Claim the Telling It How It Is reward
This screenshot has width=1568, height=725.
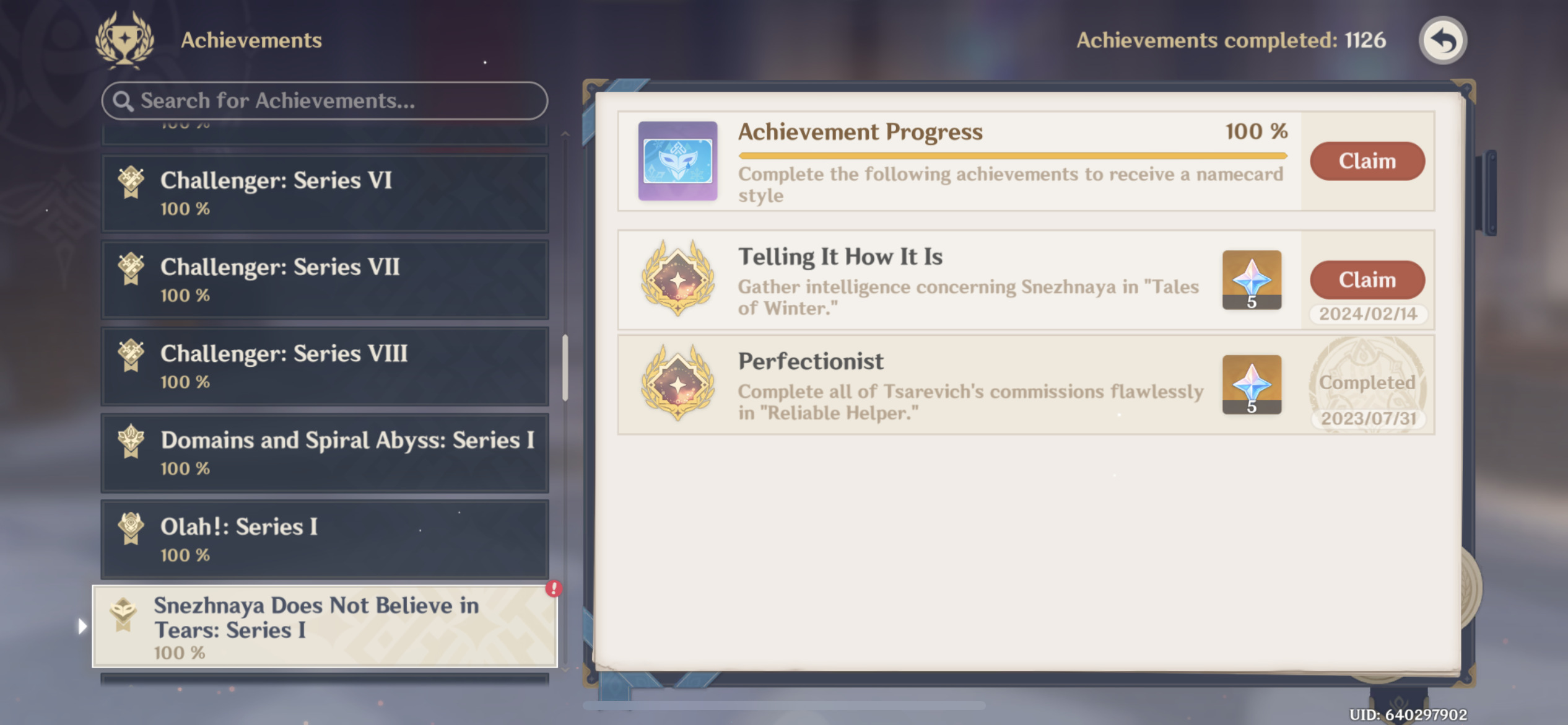pos(1367,279)
